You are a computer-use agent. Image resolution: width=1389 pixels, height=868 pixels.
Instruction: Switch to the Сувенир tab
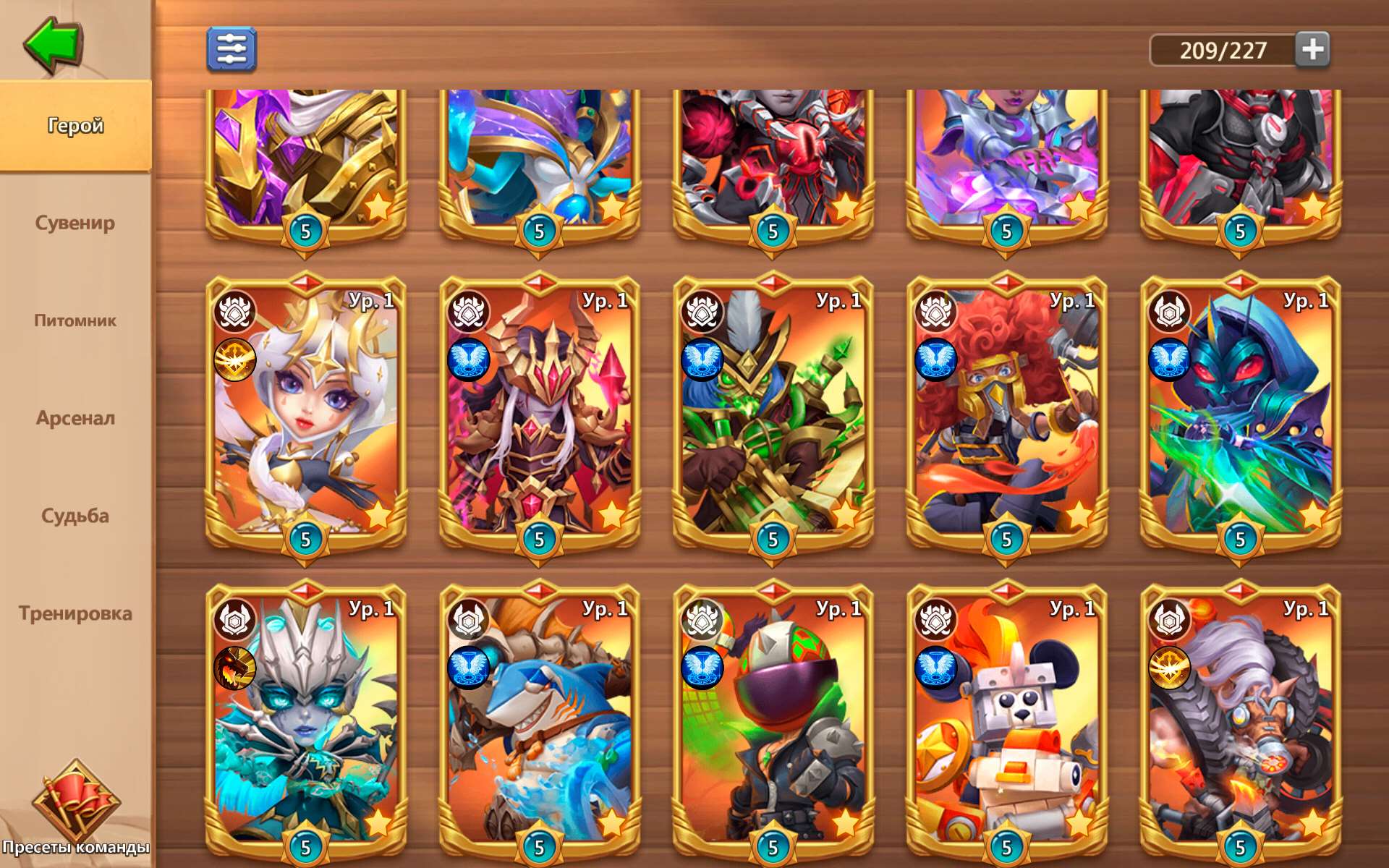[75, 224]
